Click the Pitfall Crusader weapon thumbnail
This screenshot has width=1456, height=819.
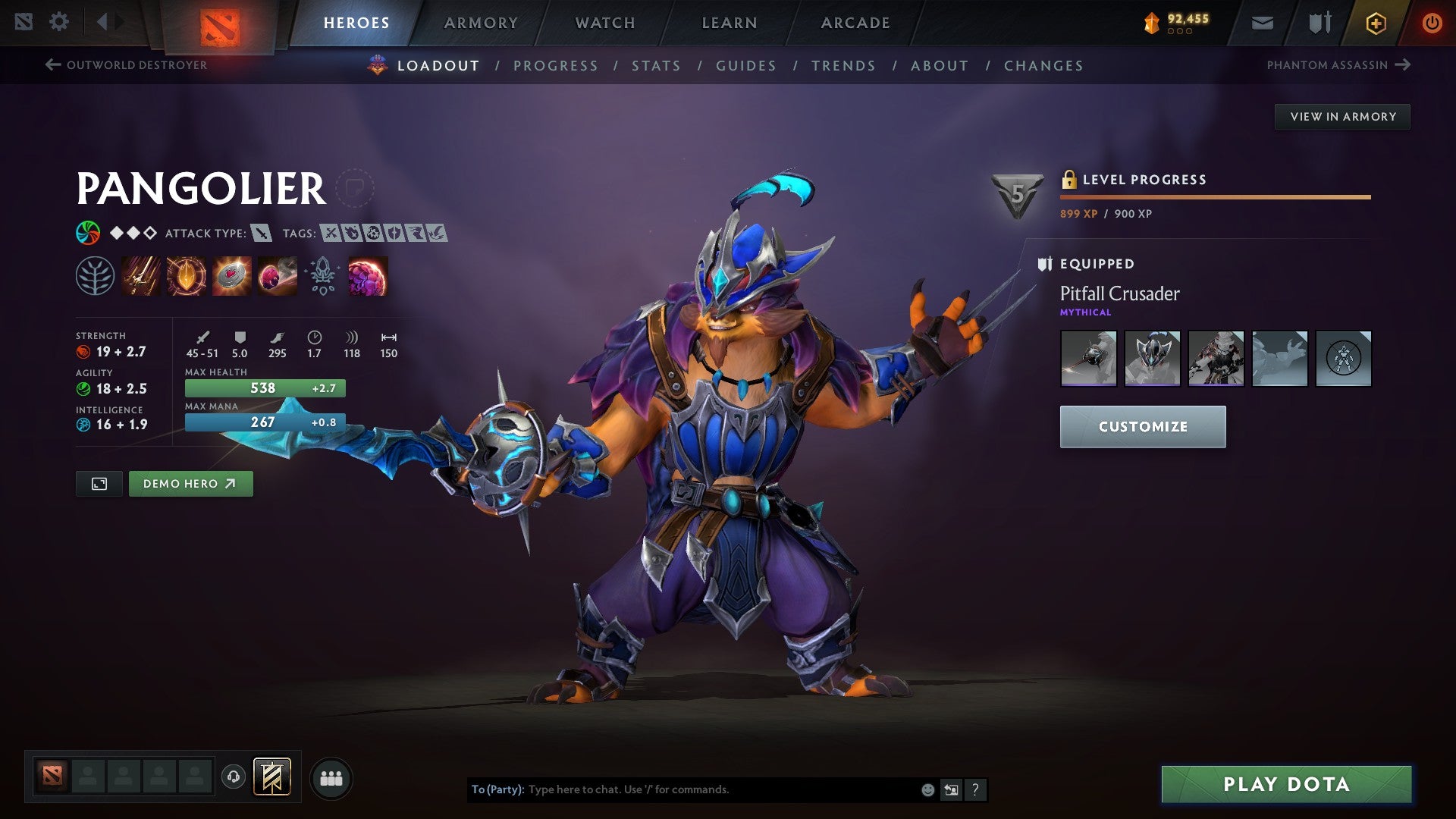coord(1089,359)
